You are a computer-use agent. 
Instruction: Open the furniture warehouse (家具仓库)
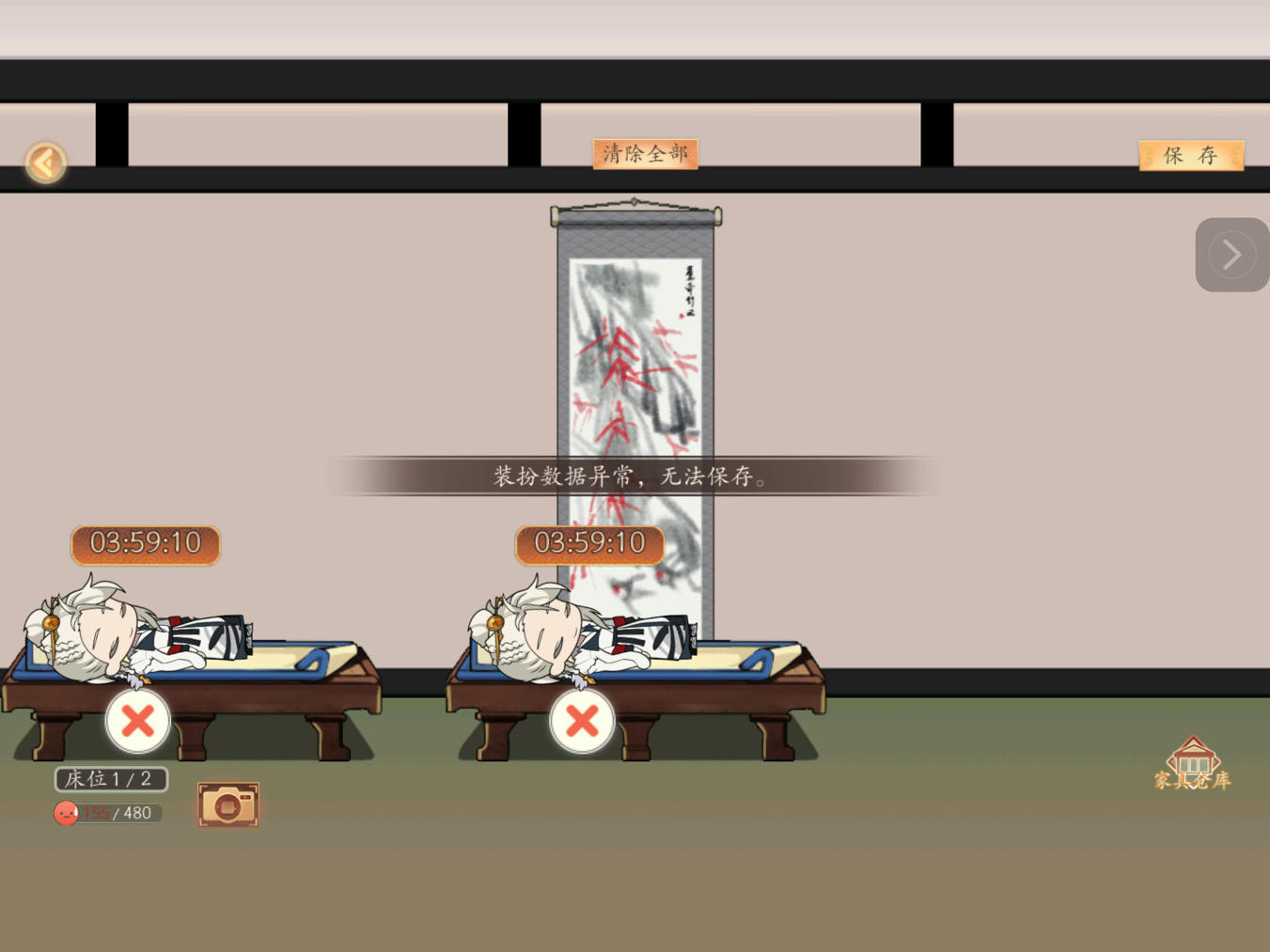coord(1193,765)
